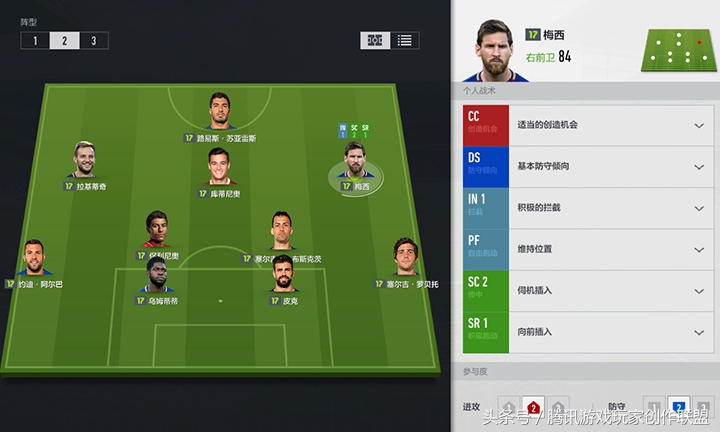Expand the DS 基本防守倾向 dropdown
The image size is (720, 432).
click(x=699, y=167)
